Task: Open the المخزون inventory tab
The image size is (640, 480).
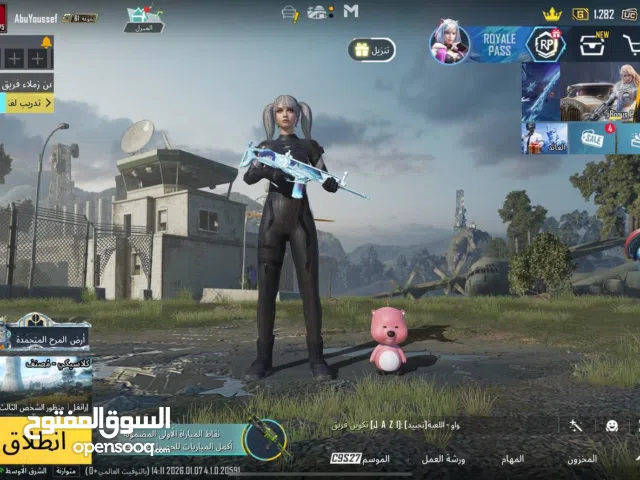Action: tap(581, 459)
